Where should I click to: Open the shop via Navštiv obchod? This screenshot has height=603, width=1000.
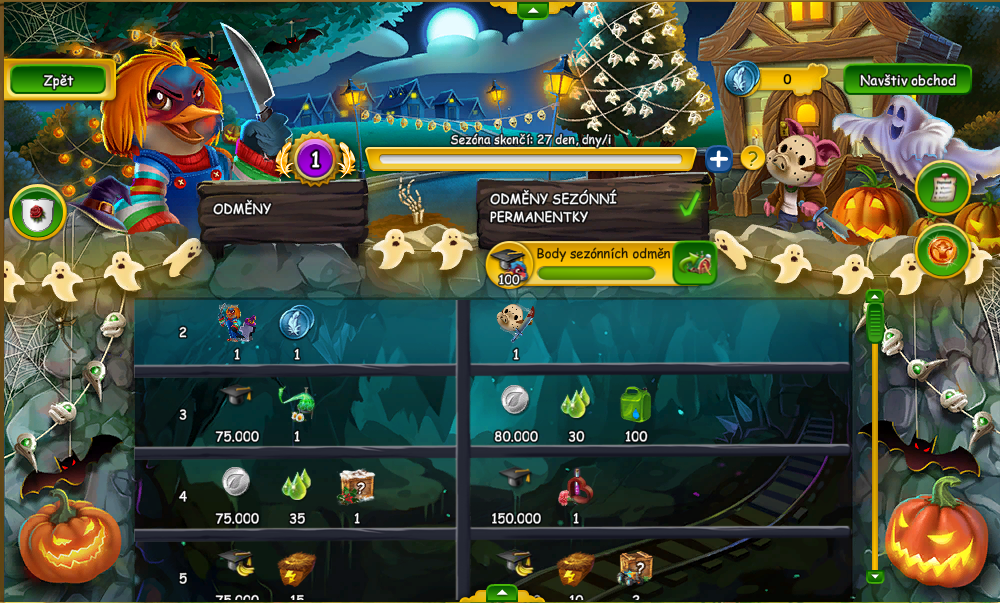(x=907, y=80)
